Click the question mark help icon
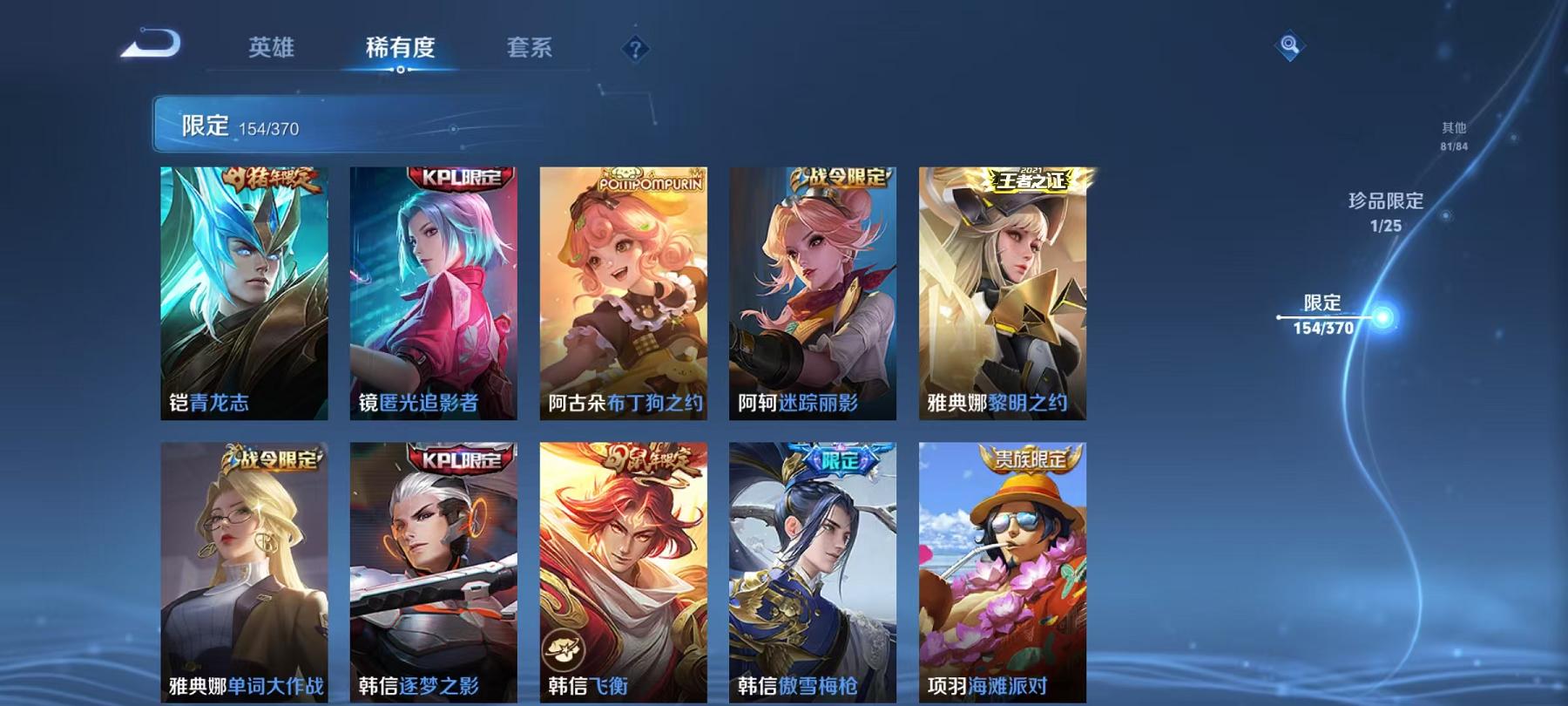This screenshot has height=706, width=1568. click(635, 50)
